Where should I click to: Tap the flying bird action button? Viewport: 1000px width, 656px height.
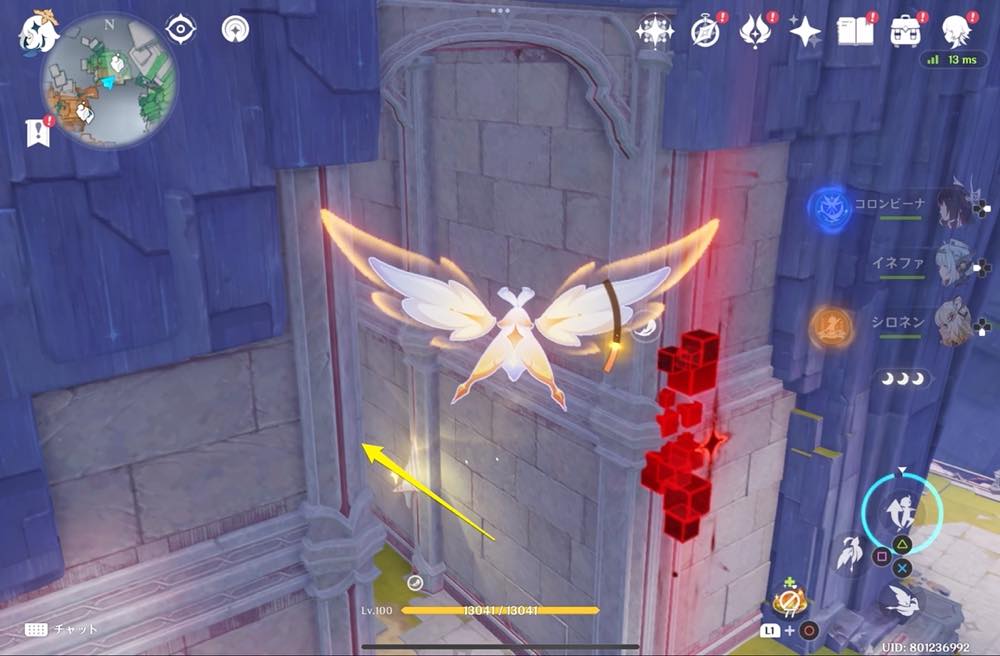click(x=901, y=599)
